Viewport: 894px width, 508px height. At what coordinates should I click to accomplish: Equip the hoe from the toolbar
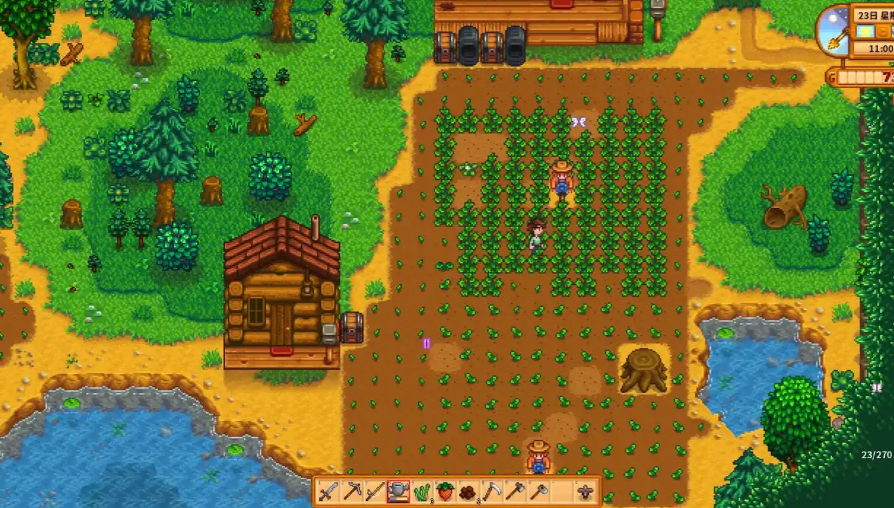point(538,491)
